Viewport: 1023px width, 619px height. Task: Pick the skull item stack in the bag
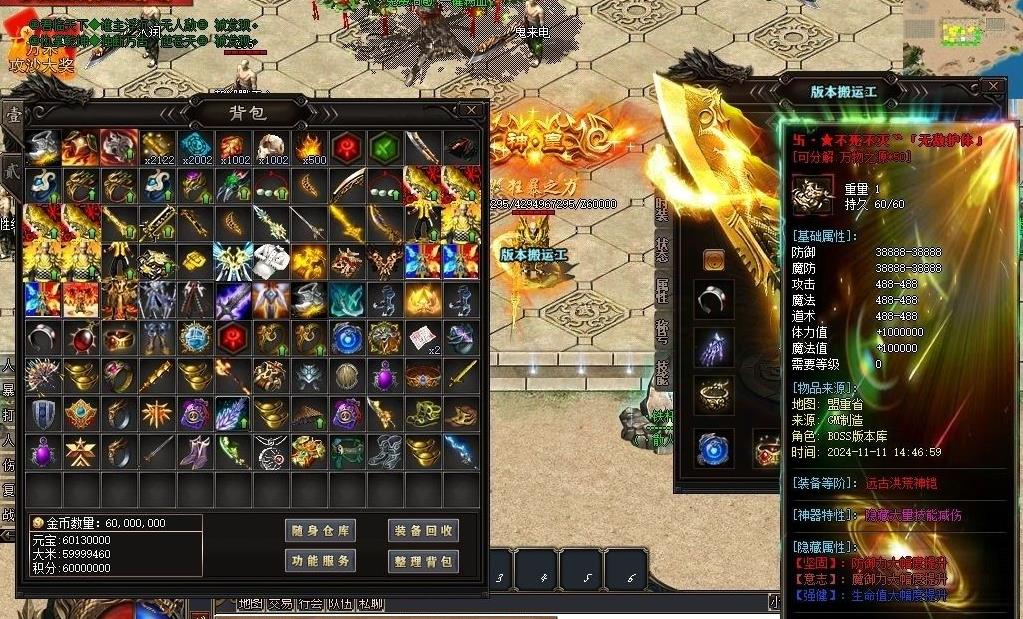[271, 147]
